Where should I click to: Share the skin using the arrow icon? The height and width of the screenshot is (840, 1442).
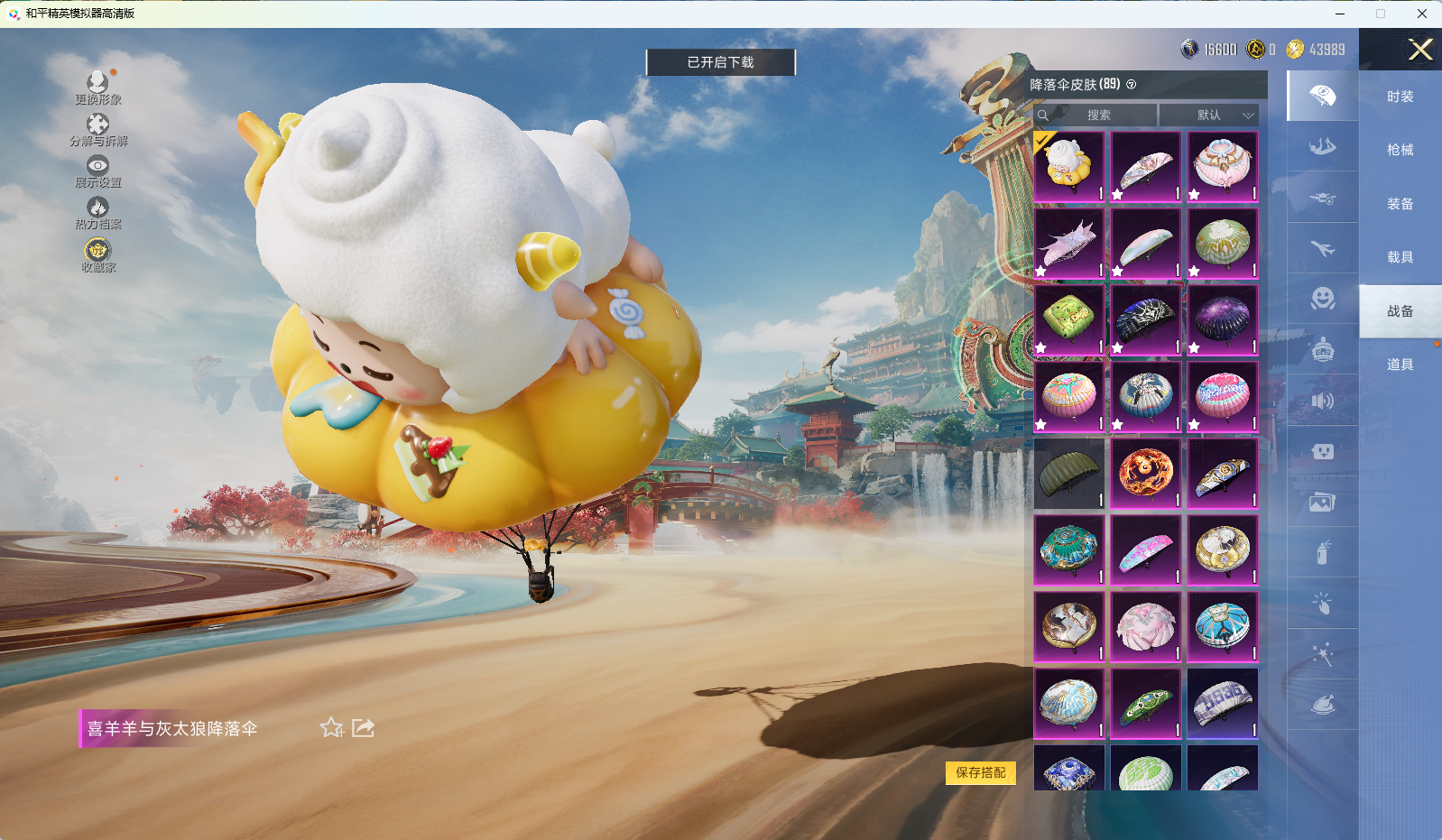tap(363, 728)
